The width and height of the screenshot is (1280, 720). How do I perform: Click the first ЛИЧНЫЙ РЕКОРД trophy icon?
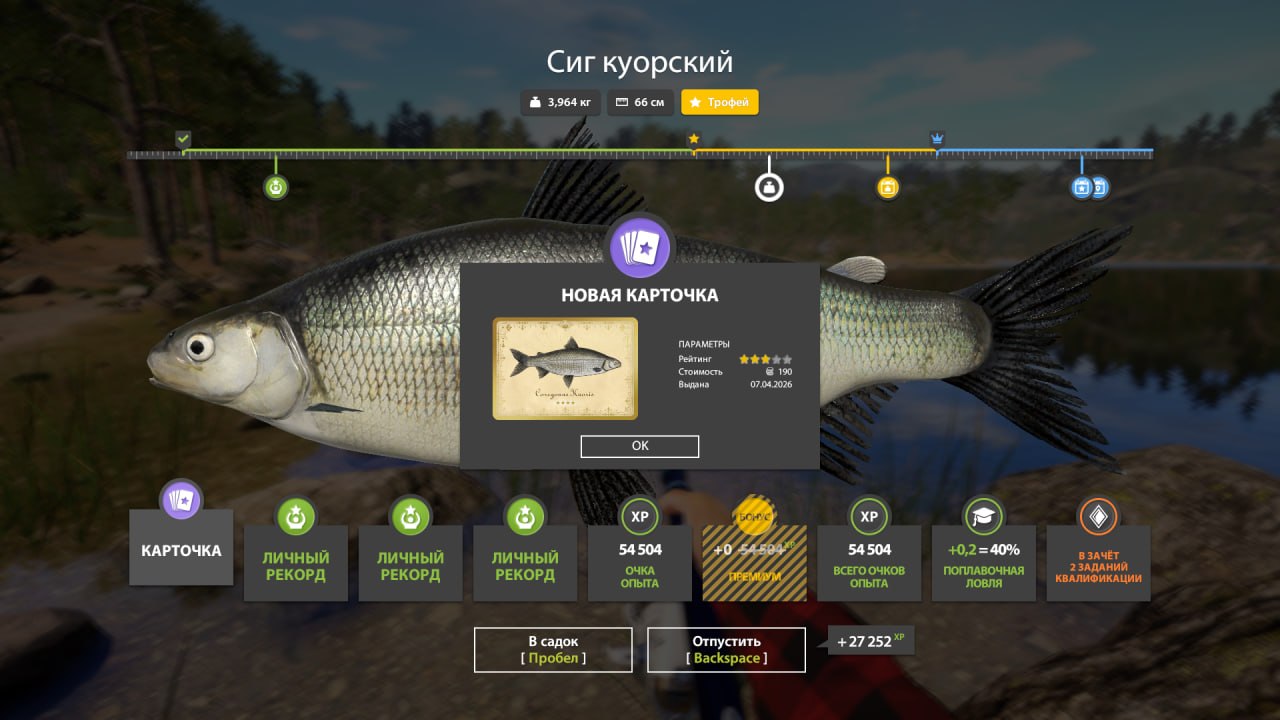(296, 517)
